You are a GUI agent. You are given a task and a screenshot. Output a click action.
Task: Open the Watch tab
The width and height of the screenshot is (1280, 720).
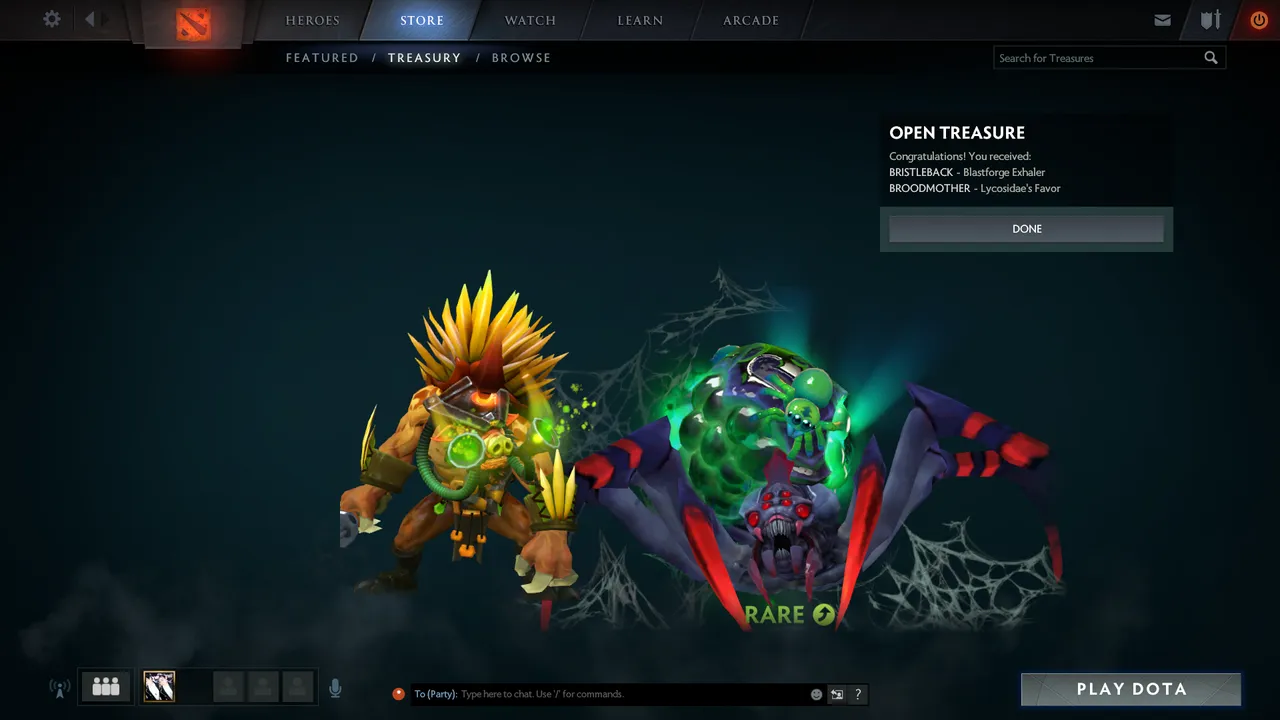point(530,20)
